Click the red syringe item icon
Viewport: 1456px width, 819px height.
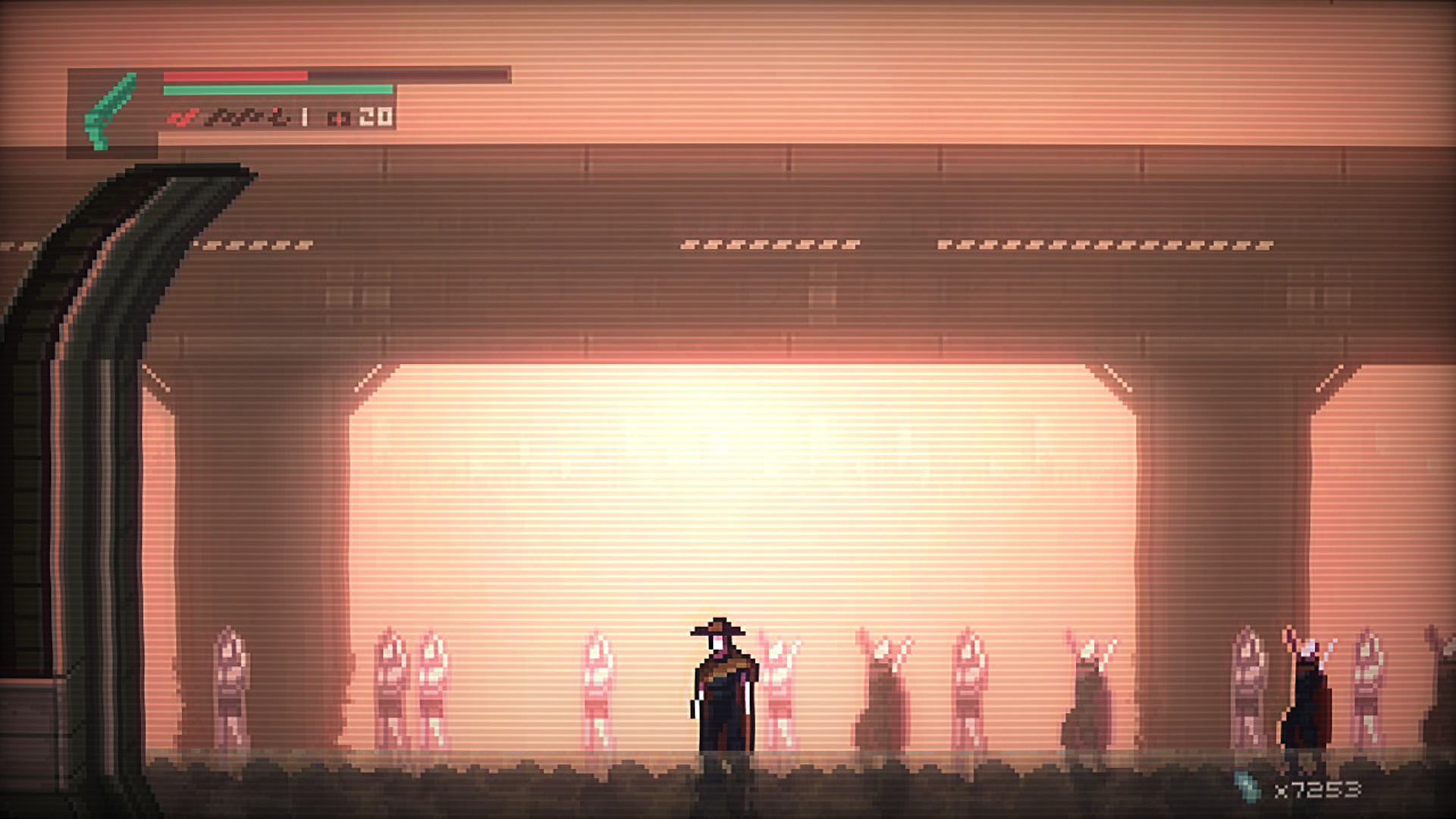(x=182, y=118)
